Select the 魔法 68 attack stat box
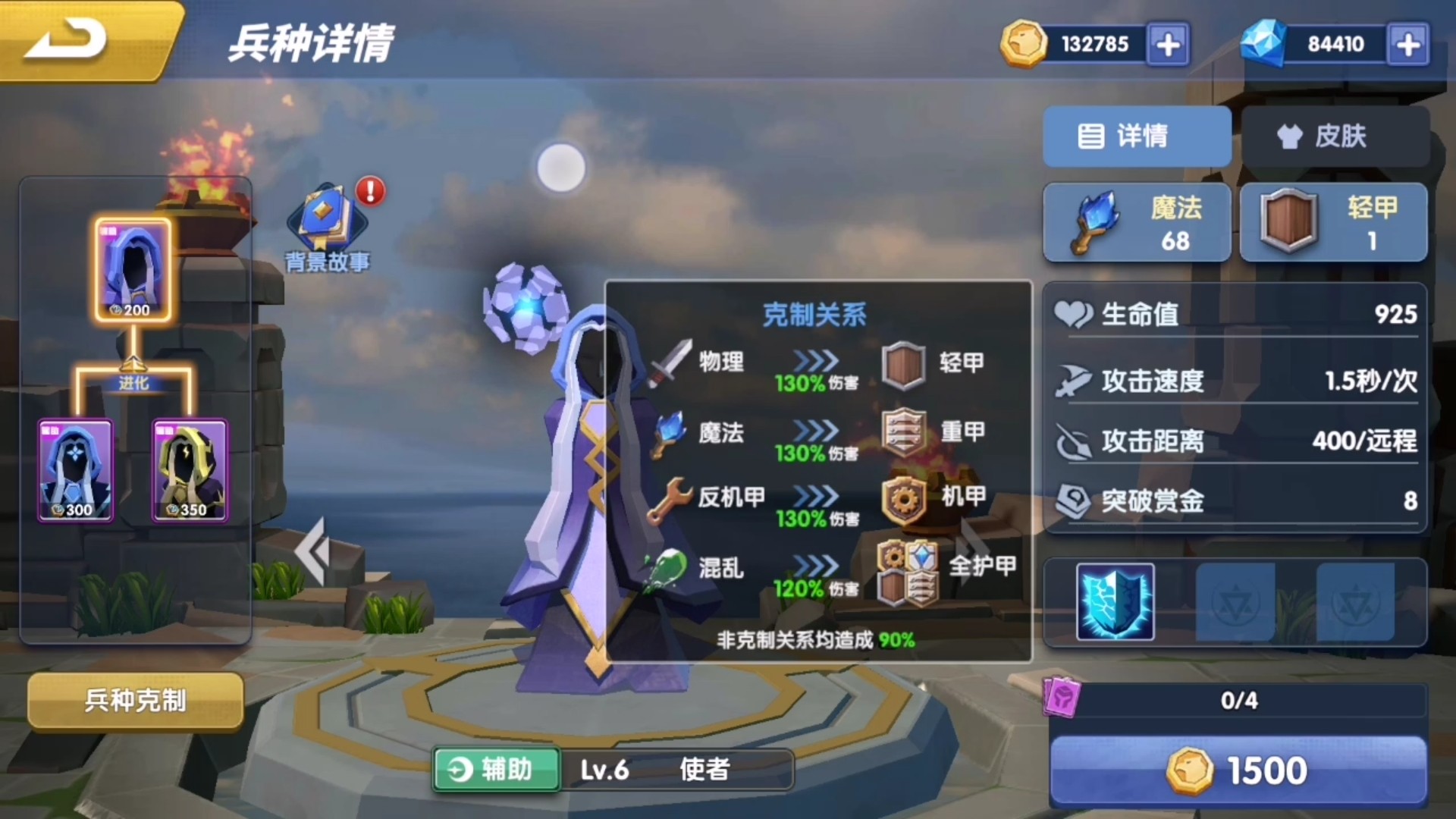Image resolution: width=1456 pixels, height=819 pixels. click(1136, 223)
